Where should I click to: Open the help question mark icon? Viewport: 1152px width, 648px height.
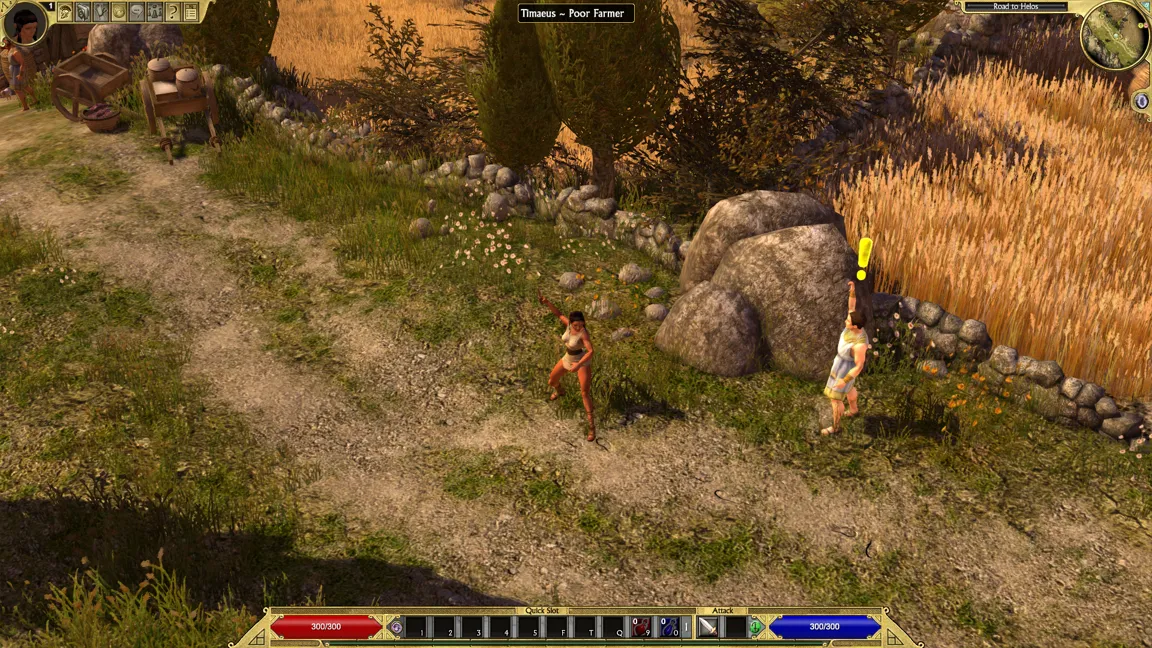tap(172, 12)
